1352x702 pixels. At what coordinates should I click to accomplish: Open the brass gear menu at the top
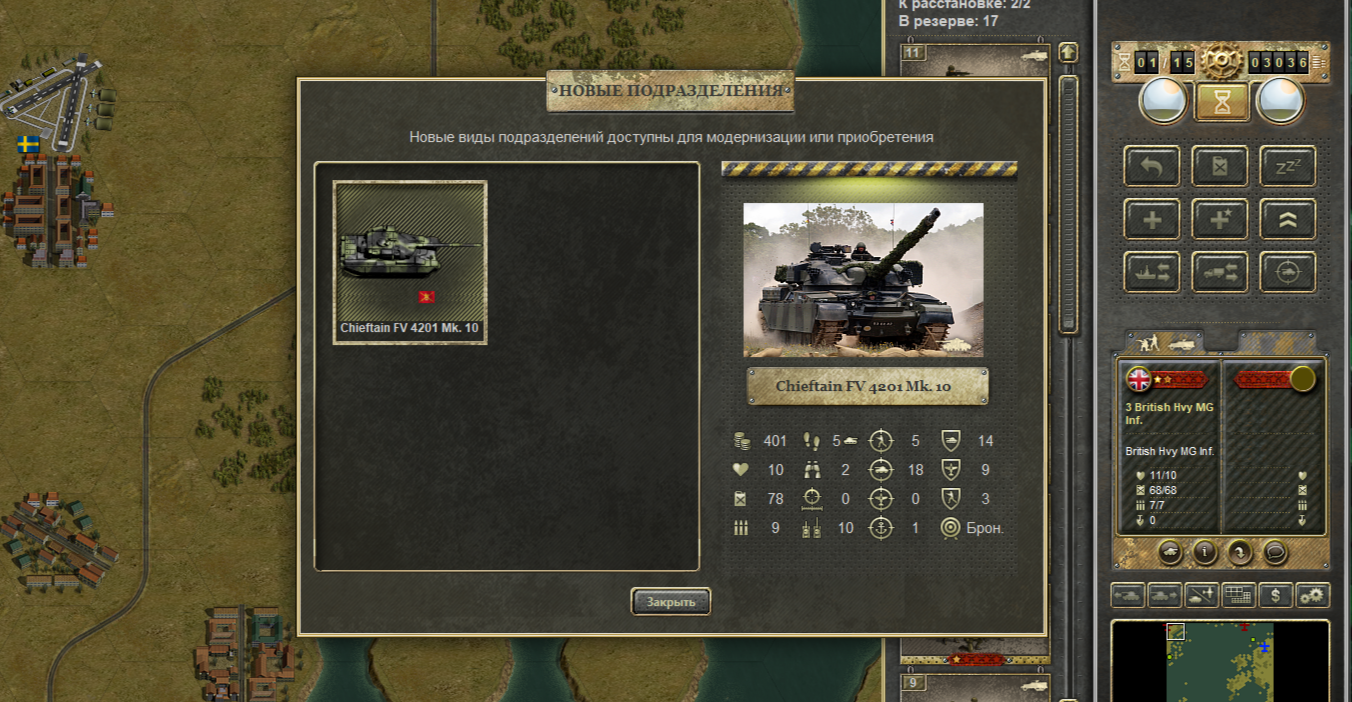(x=1221, y=62)
